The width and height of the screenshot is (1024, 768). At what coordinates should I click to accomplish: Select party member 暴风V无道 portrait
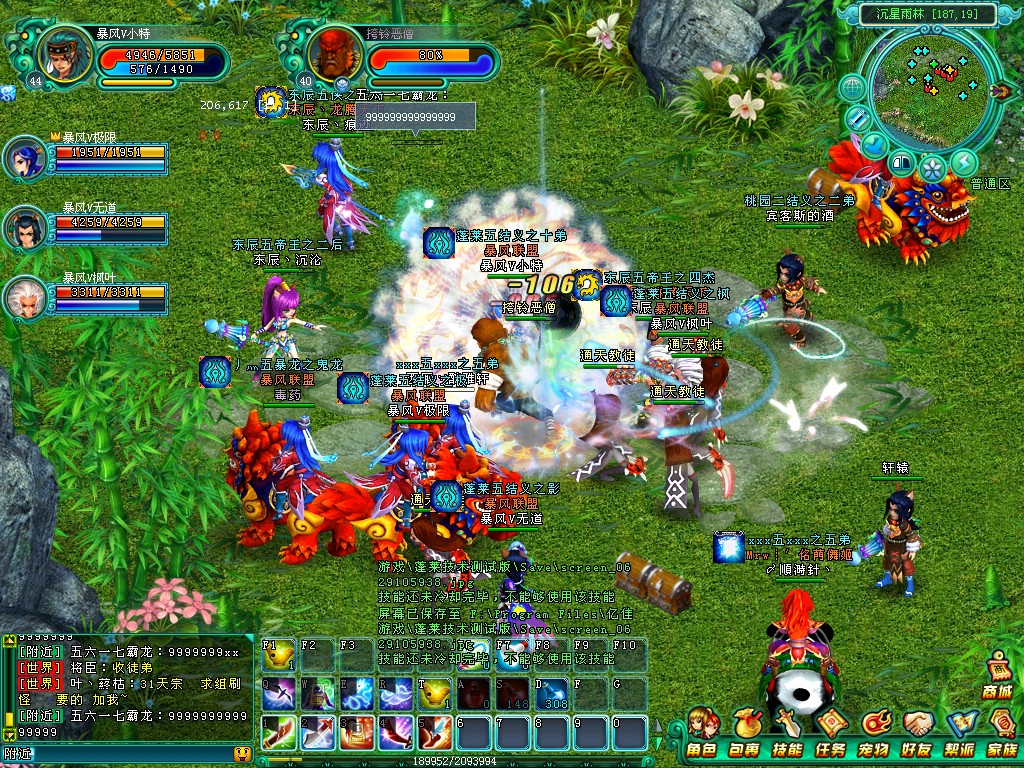point(24,229)
